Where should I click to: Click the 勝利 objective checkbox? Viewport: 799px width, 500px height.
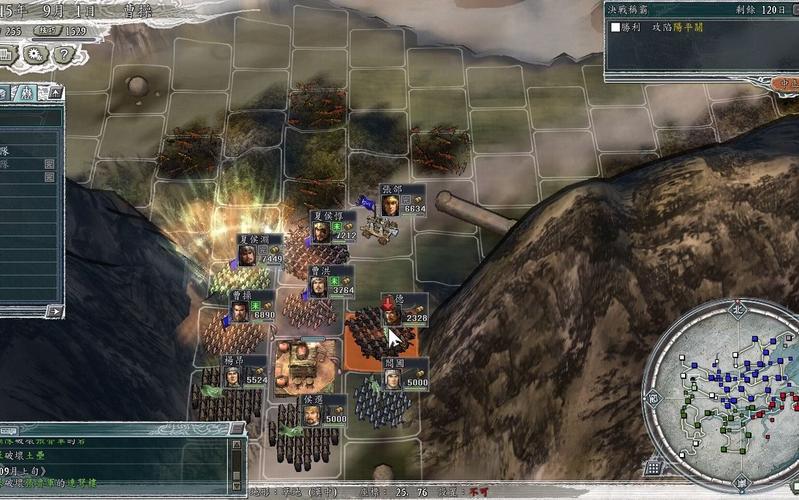pyautogui.click(x=616, y=28)
